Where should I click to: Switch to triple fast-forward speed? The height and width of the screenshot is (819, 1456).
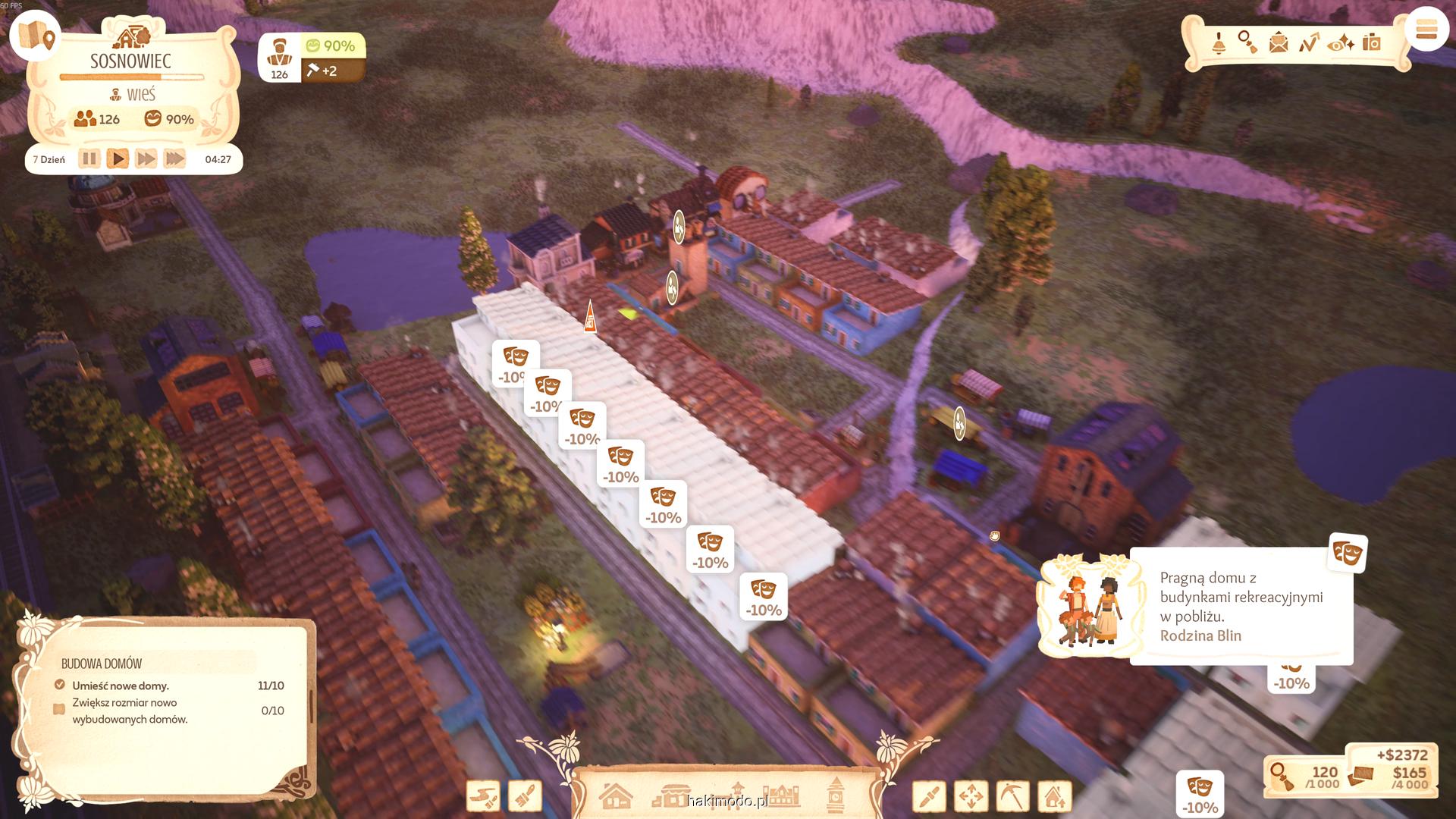point(174,158)
